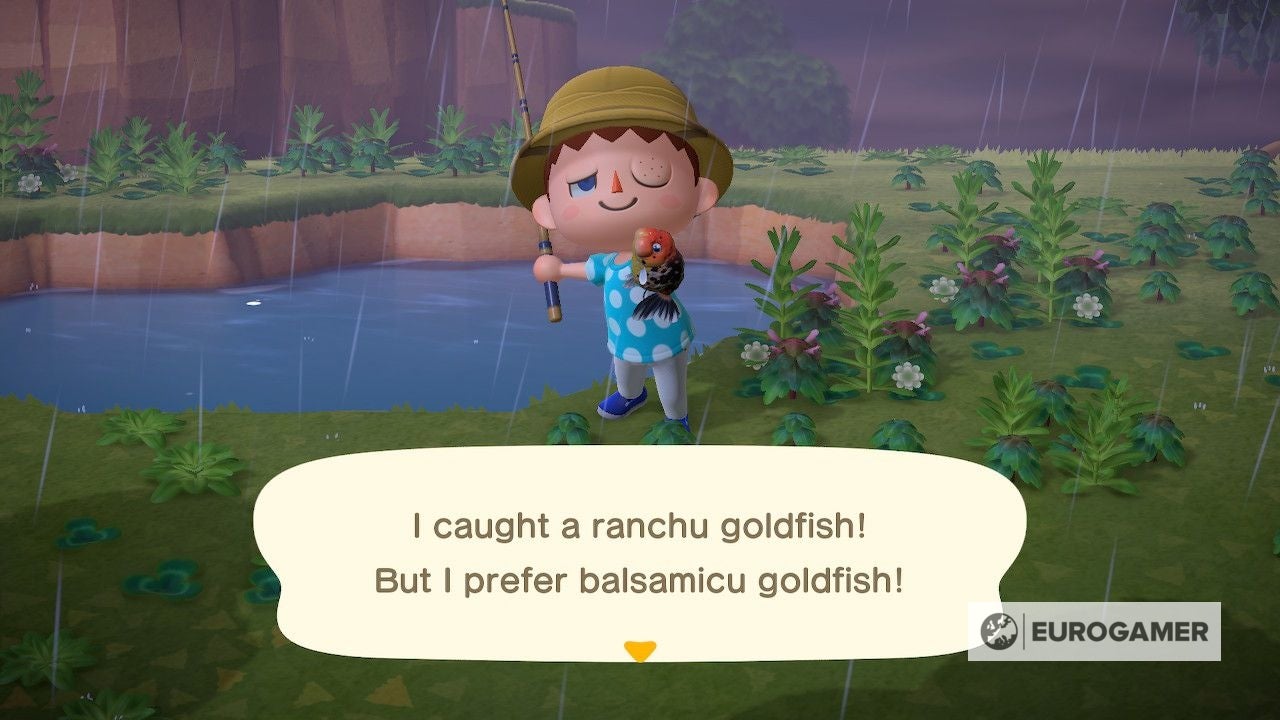Collapse the dialogue using the yellow arrow
Image resolution: width=1280 pixels, height=720 pixels.
[x=640, y=648]
